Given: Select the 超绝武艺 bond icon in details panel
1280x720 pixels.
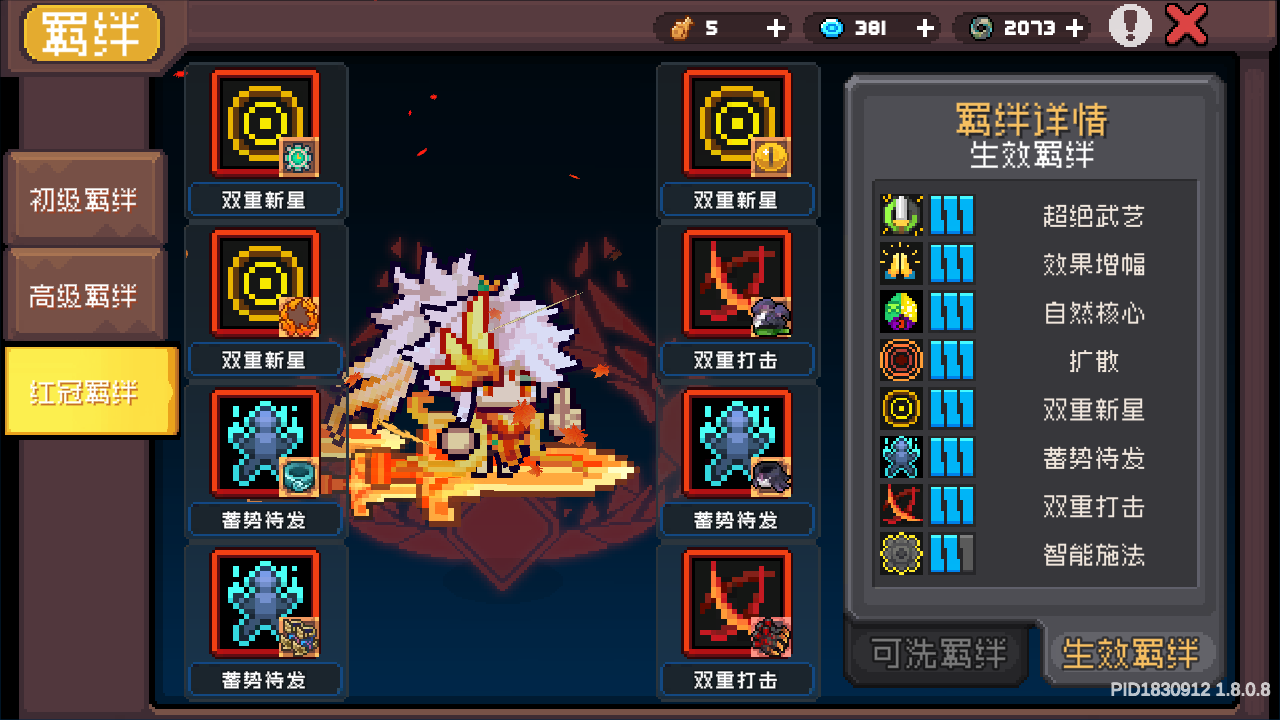Looking at the screenshot, I should (902, 215).
